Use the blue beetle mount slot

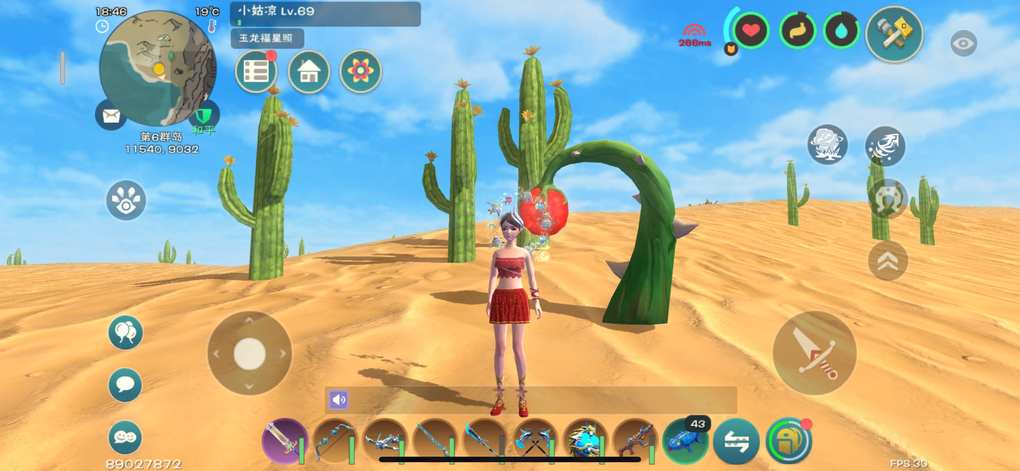coord(685,440)
